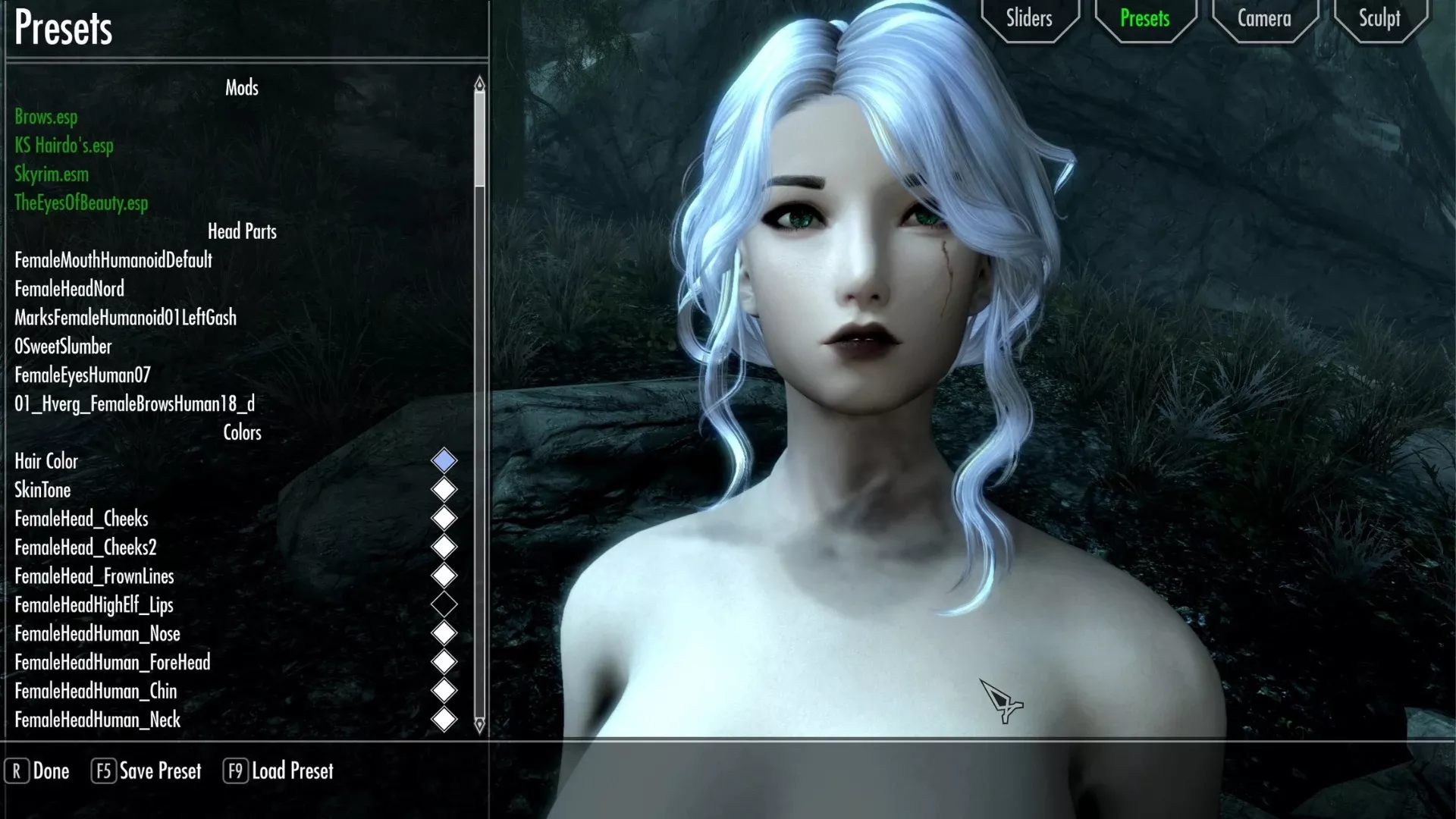Open the Camera tab

(x=1263, y=18)
